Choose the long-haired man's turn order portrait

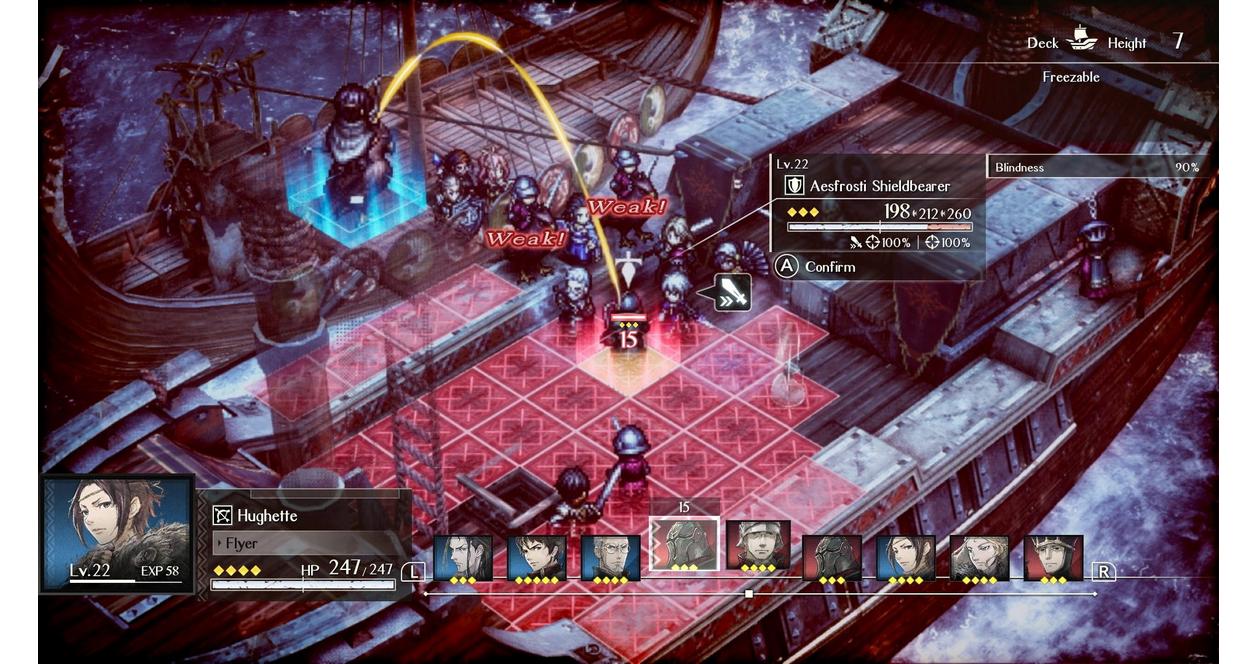click(463, 558)
